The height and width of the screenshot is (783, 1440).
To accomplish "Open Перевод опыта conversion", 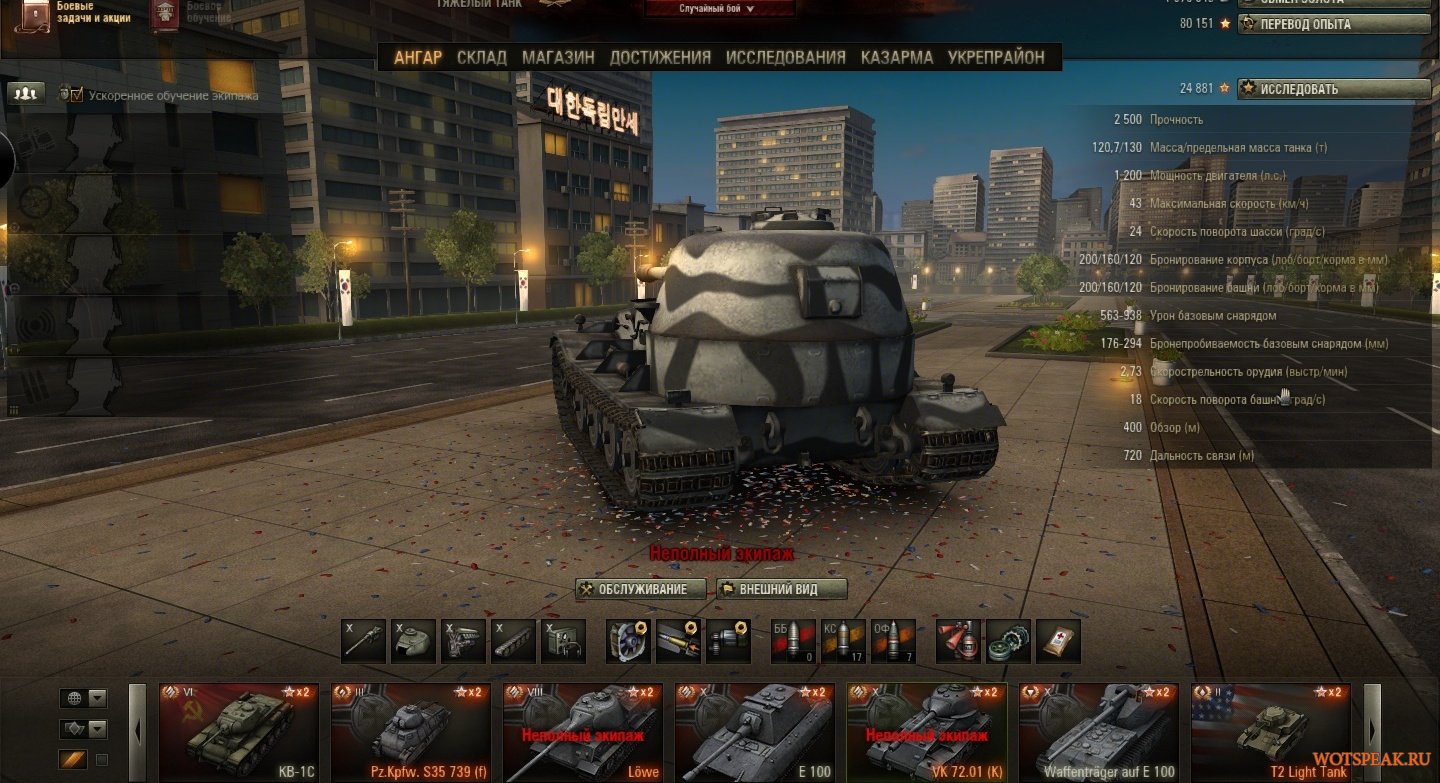I will [x=1333, y=24].
